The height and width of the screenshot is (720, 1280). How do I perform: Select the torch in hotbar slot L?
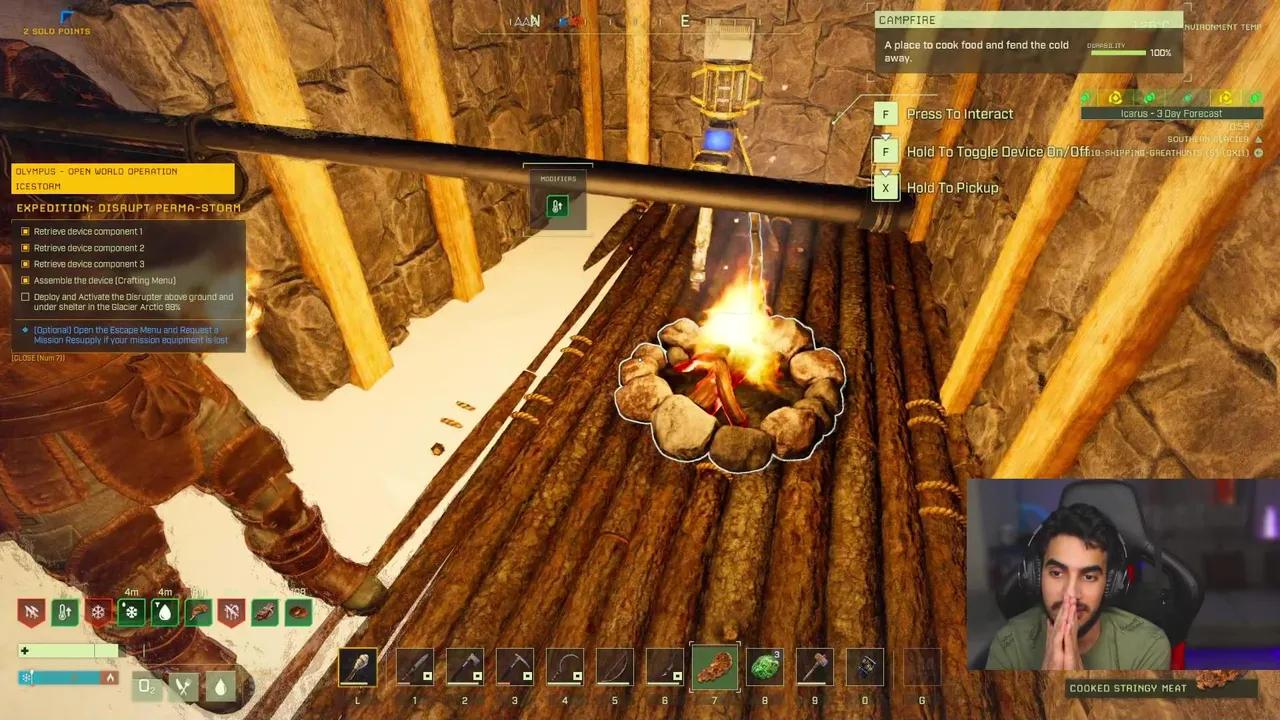pyautogui.click(x=357, y=668)
